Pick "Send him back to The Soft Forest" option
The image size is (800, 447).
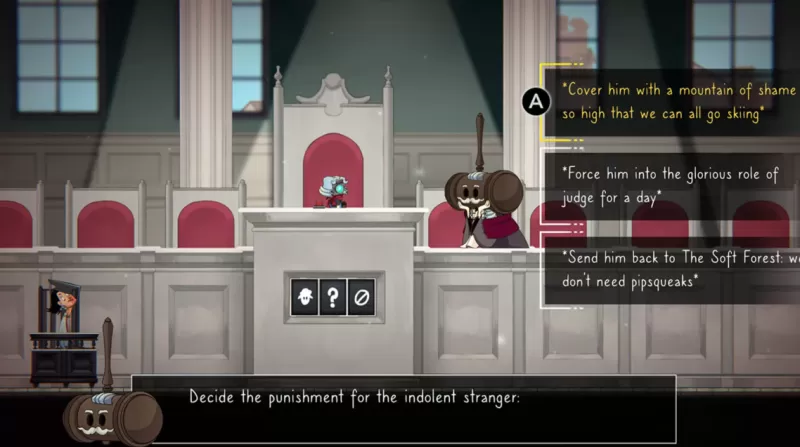point(674,269)
